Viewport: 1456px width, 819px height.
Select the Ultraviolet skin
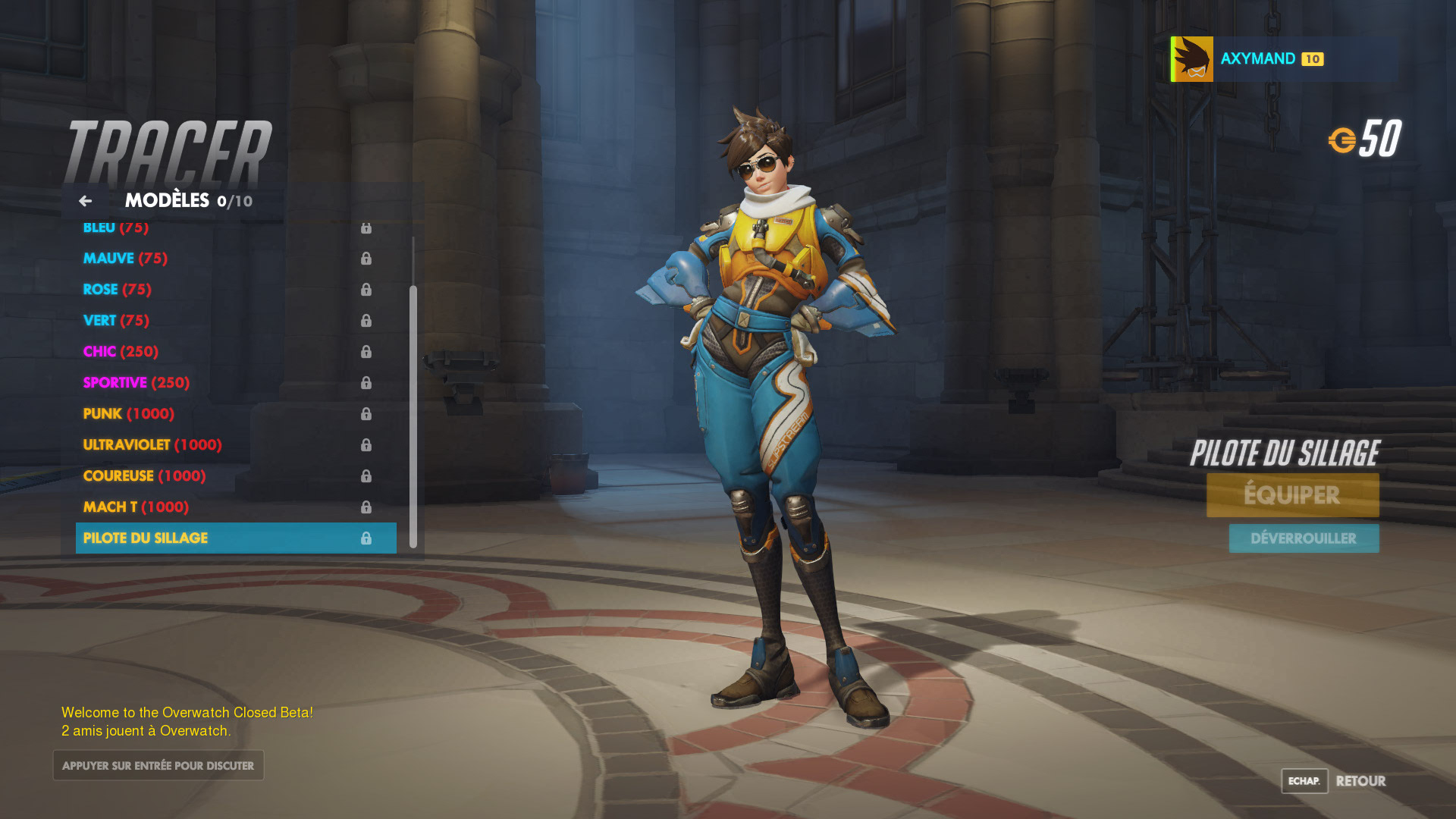coord(152,445)
